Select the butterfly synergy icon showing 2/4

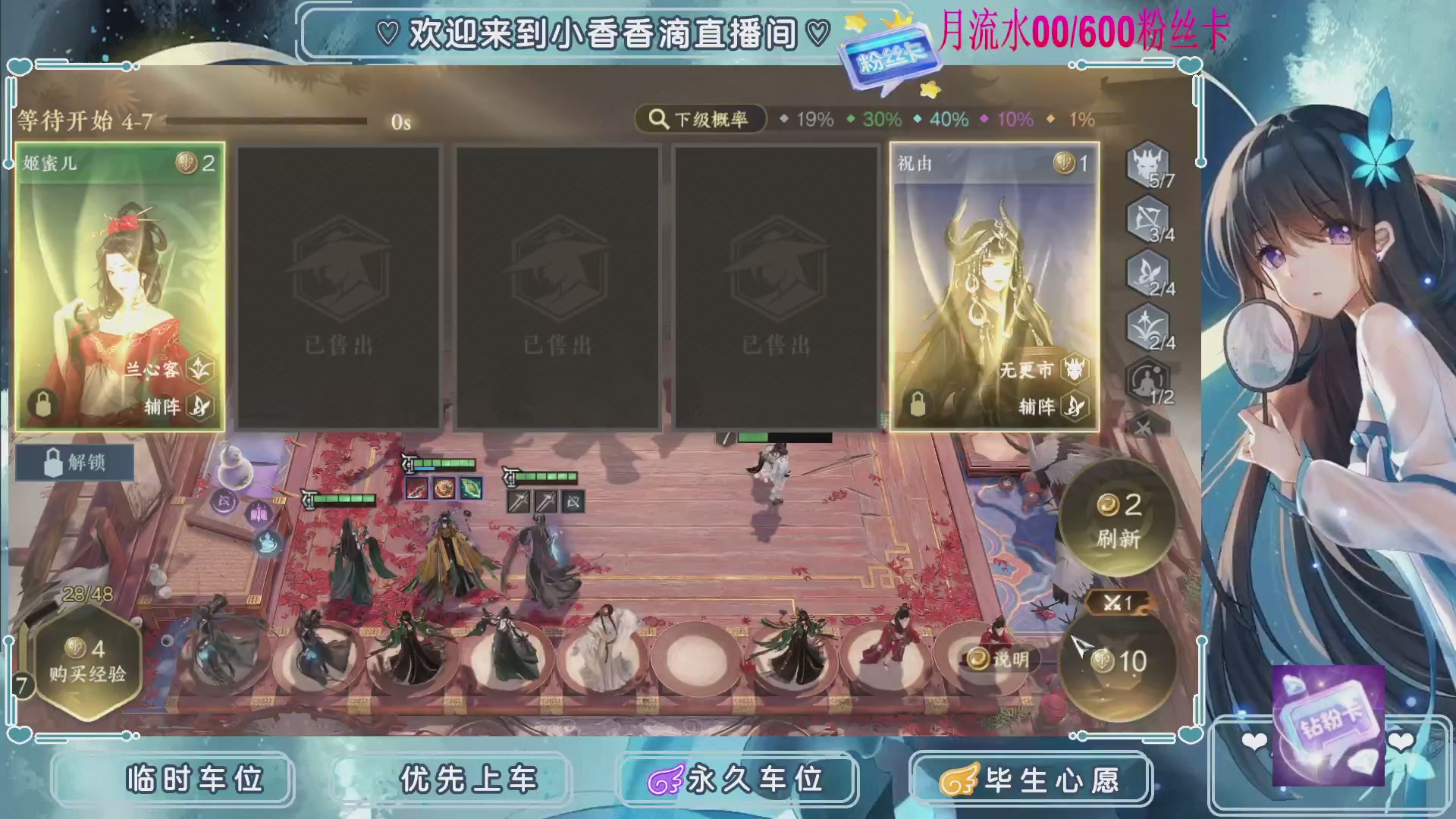(x=1147, y=275)
